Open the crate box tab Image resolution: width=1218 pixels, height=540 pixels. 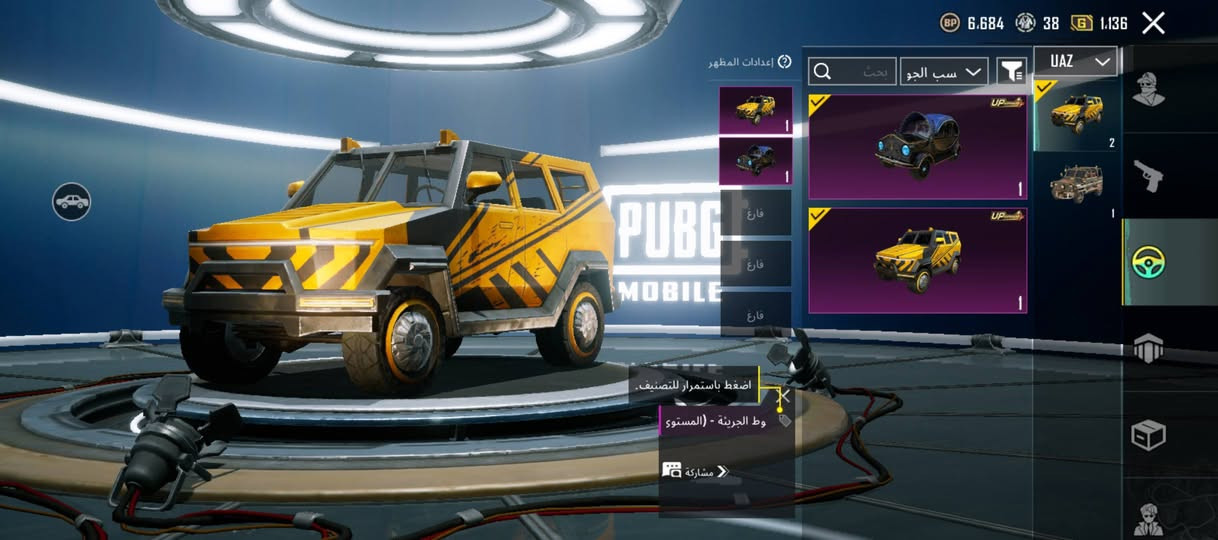coord(1148,435)
